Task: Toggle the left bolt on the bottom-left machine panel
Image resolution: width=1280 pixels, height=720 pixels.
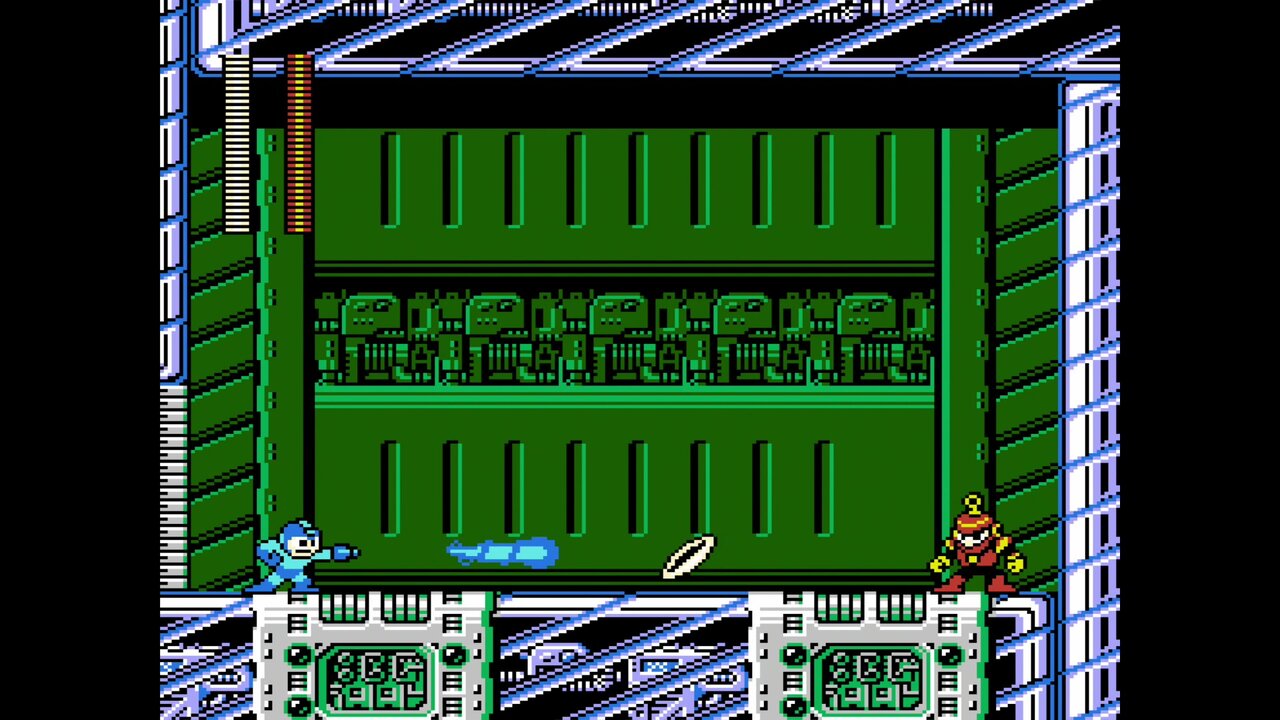Action: (x=298, y=655)
